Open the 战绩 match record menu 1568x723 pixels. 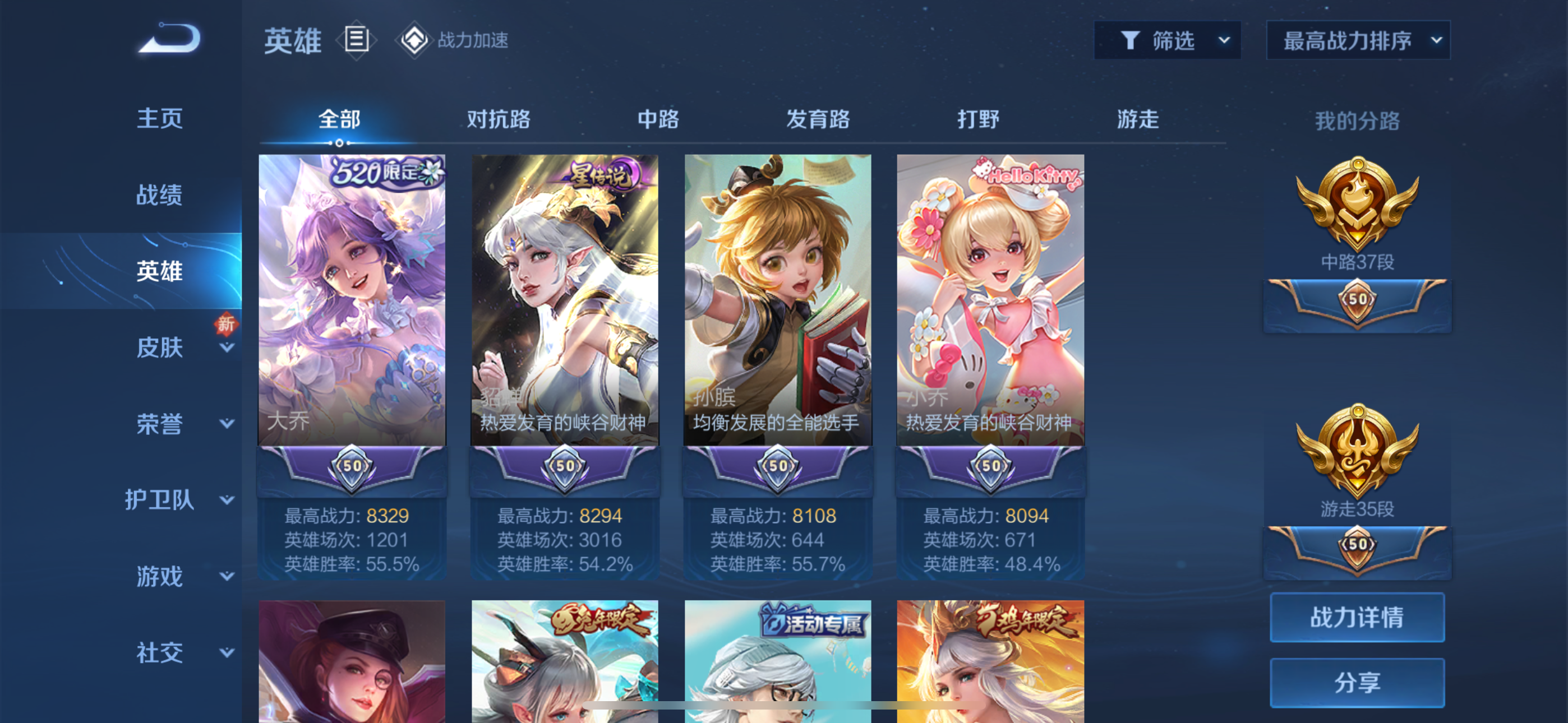pos(159,194)
